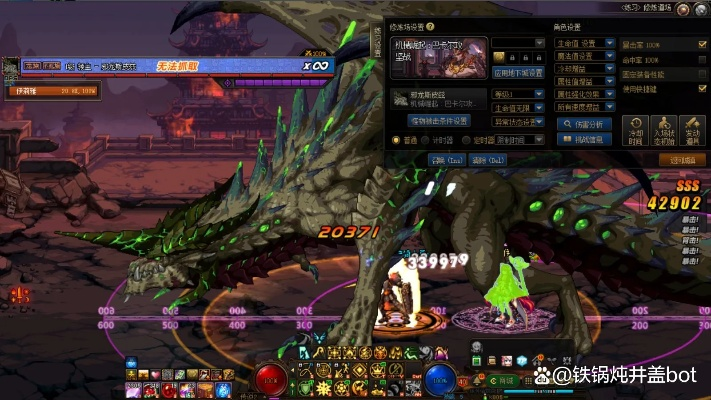Screen dimensions: 711x400
Task: Toggle the 暴击率 100% checkbox
Action: tap(702, 45)
